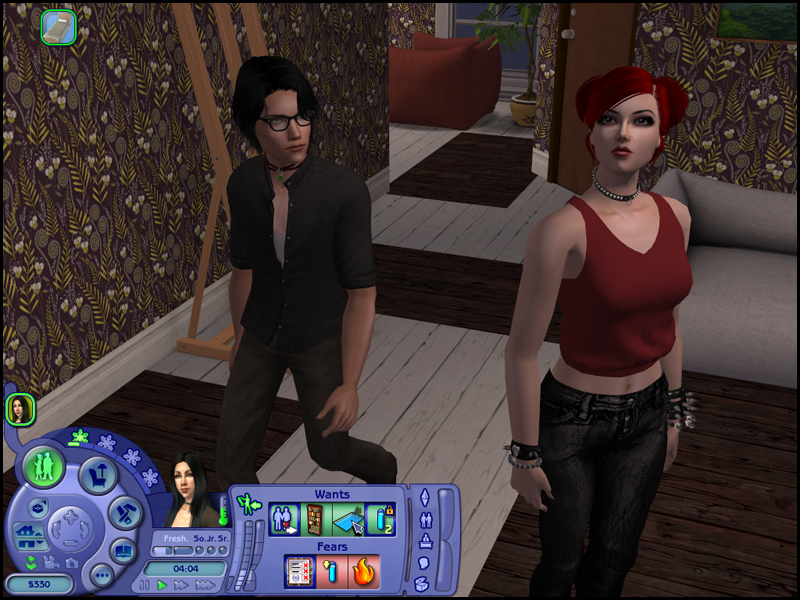Click the swimming pool want icon
The height and width of the screenshot is (600, 800).
[x=347, y=519]
